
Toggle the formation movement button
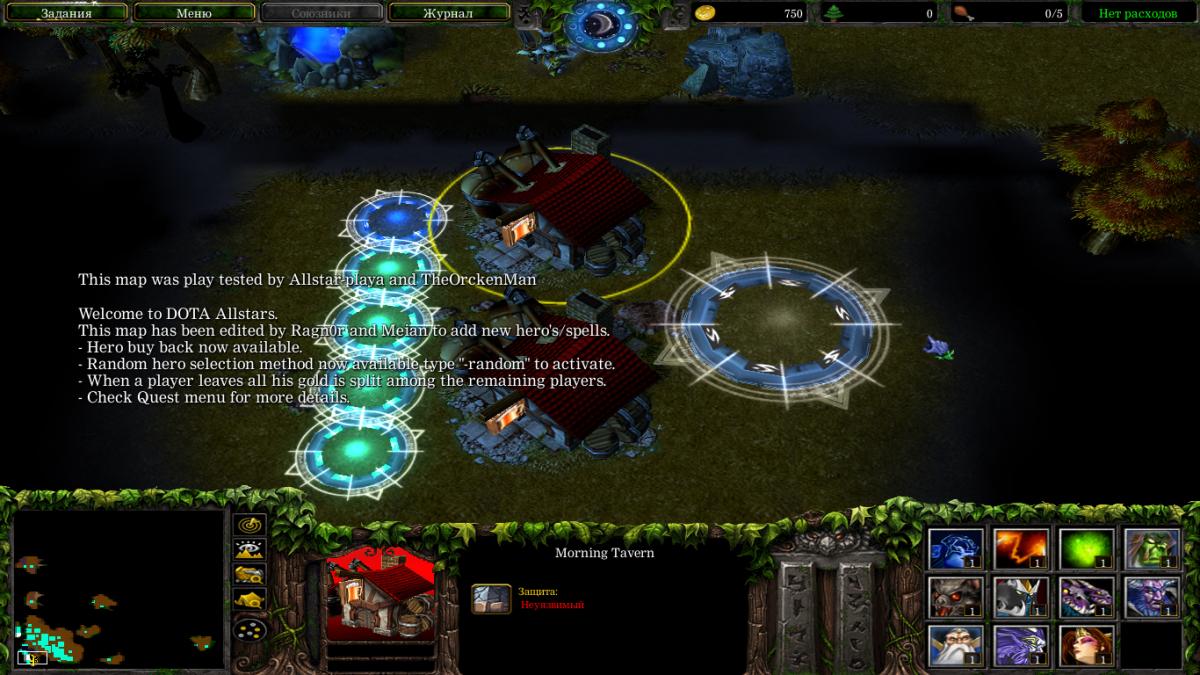coord(249,629)
